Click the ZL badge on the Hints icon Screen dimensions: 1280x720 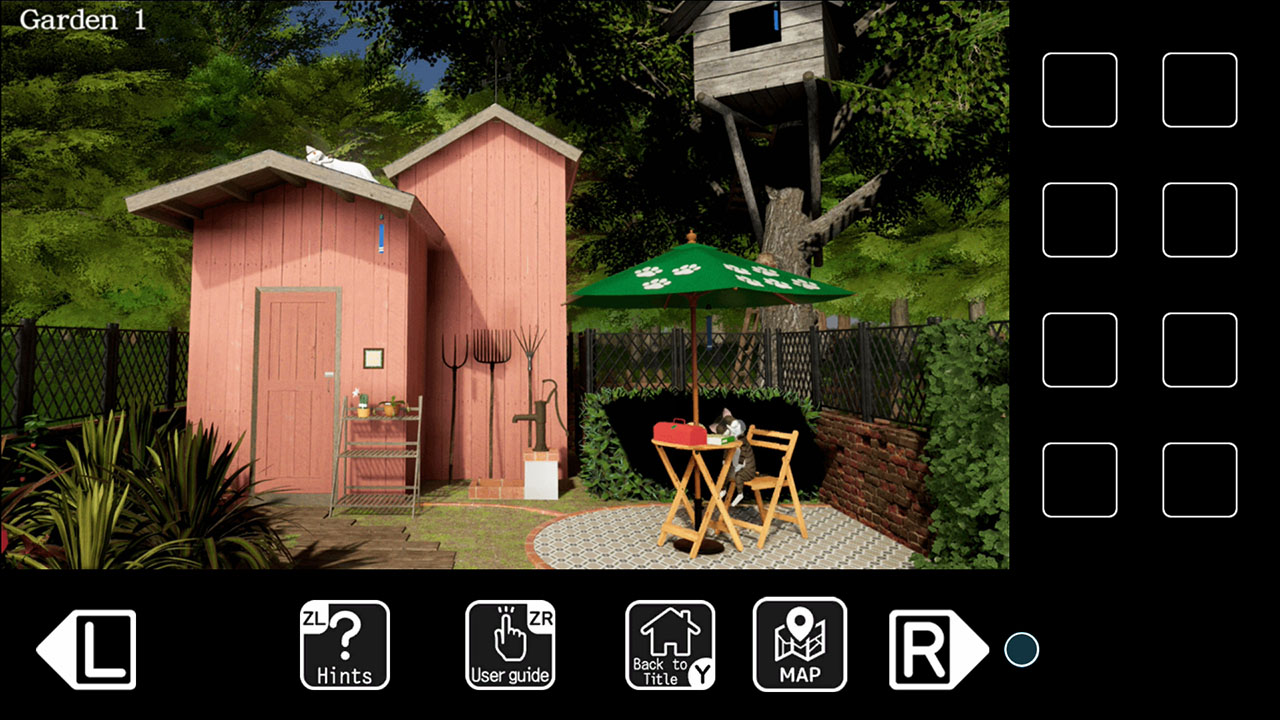pyautogui.click(x=315, y=618)
